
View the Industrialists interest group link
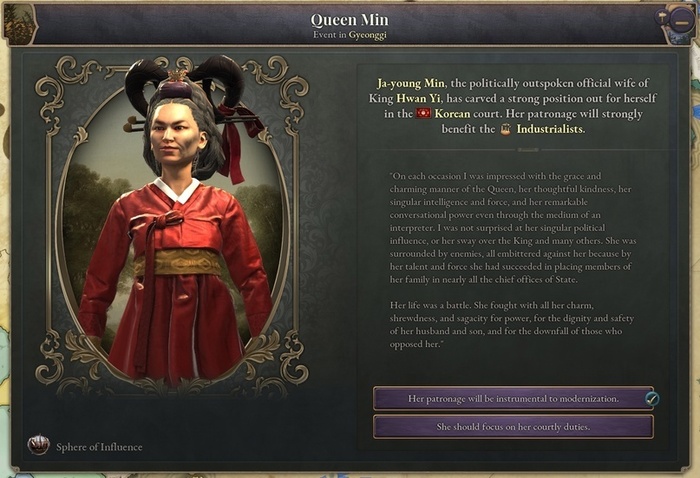(x=548, y=129)
